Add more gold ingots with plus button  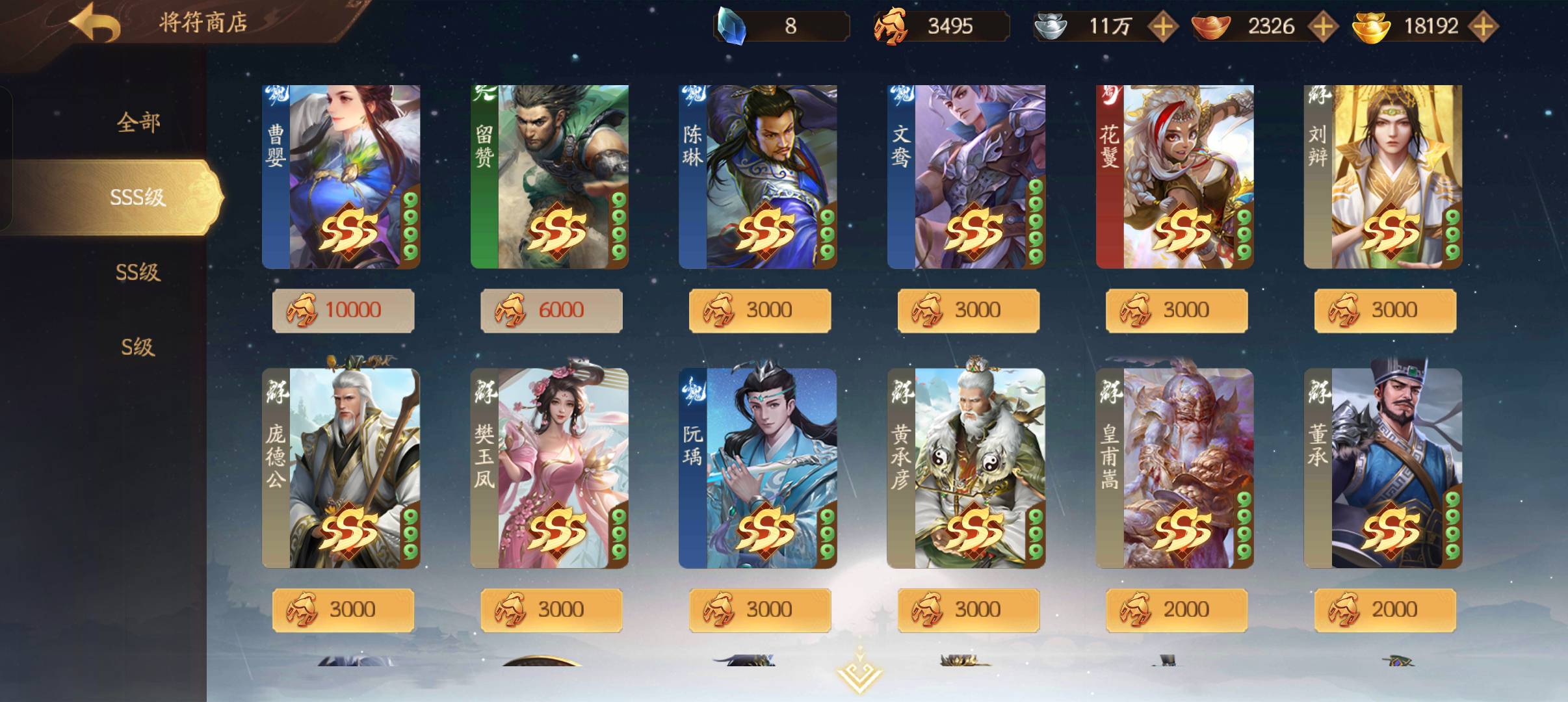[x=1482, y=27]
